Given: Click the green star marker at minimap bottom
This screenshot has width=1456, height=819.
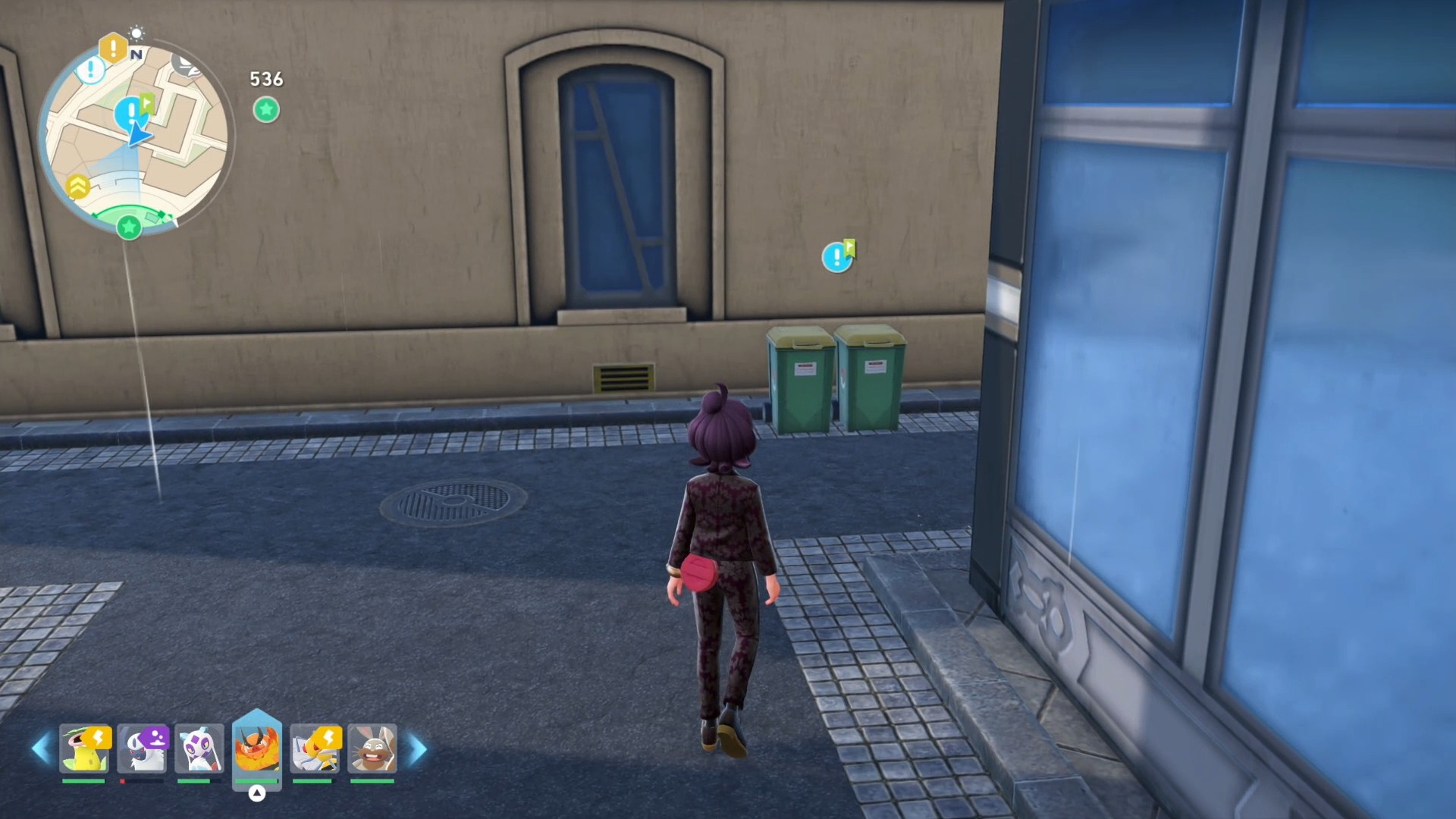Looking at the screenshot, I should [129, 226].
